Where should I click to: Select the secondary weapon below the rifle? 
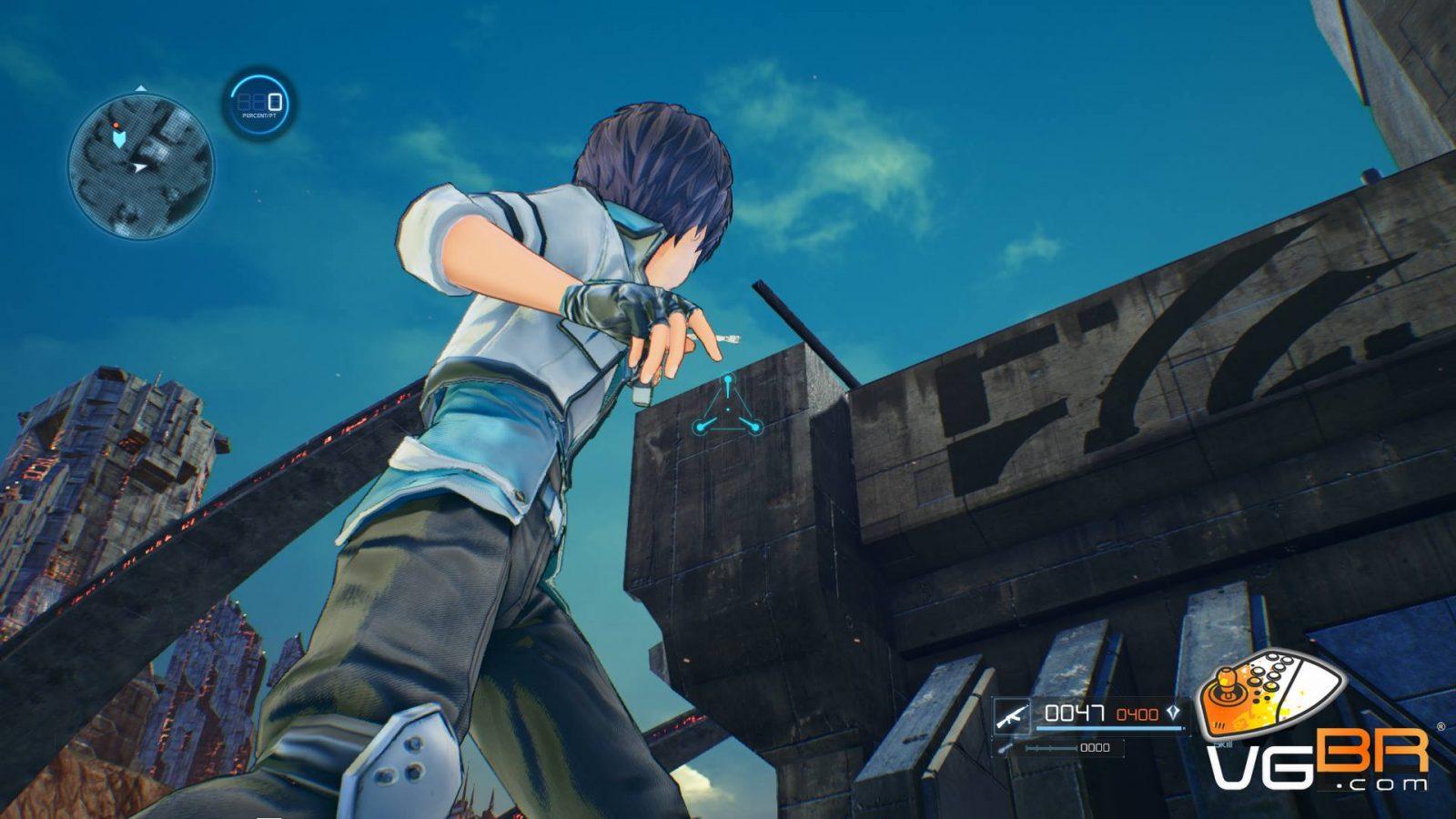(x=1005, y=748)
